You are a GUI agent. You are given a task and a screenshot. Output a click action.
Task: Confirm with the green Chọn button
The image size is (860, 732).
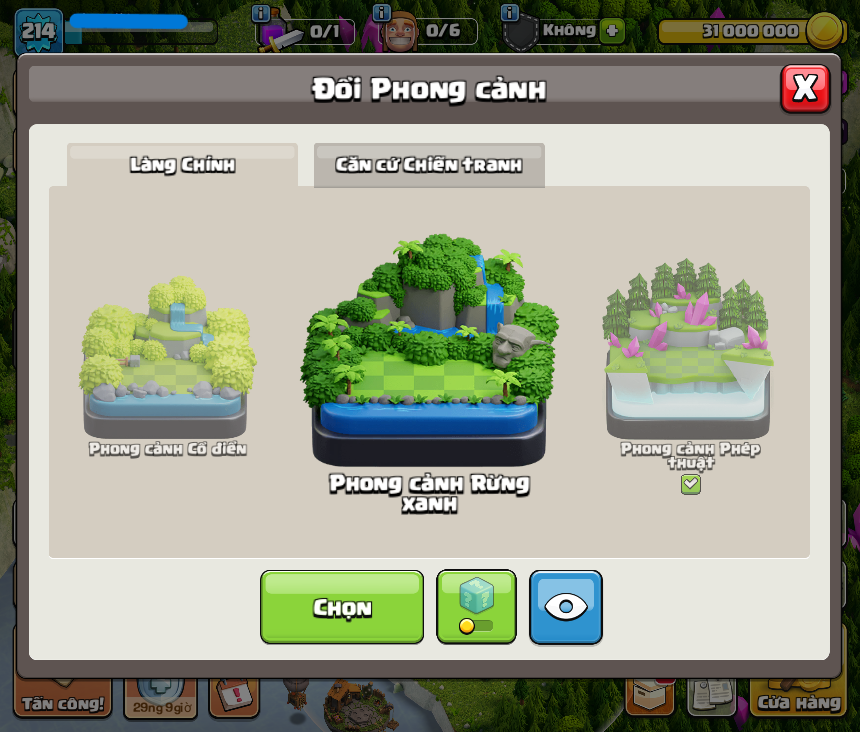click(x=342, y=607)
